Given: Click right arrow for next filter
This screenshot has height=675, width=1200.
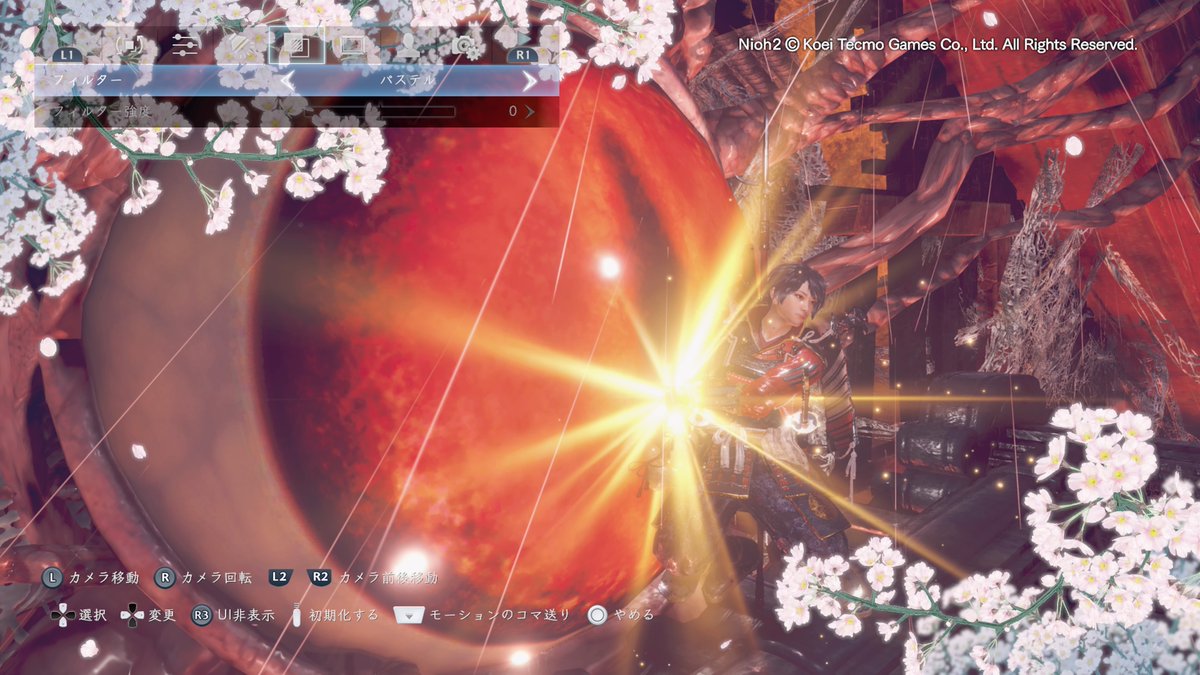Looking at the screenshot, I should [529, 80].
